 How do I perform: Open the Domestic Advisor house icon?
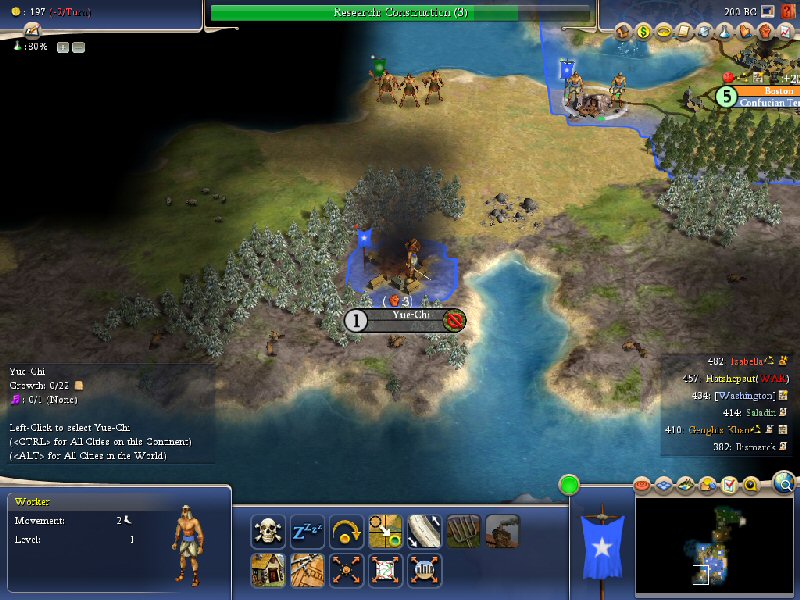[x=622, y=32]
